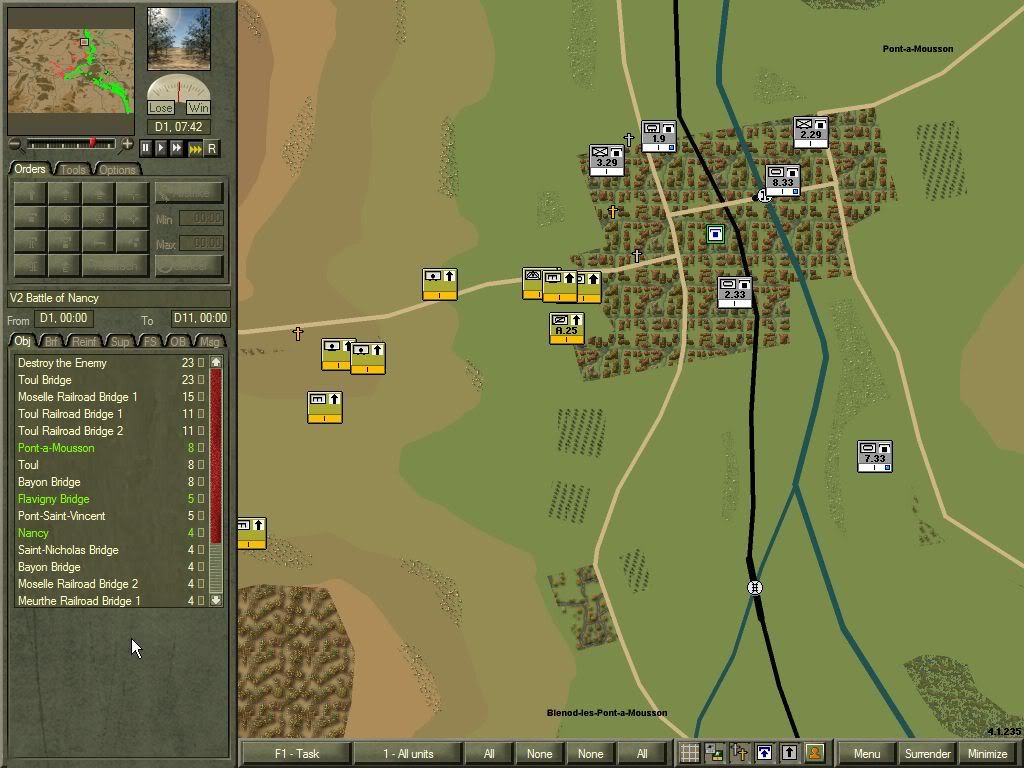This screenshot has width=1024, height=768.
Task: Switch to the OB tab
Action: [x=178, y=342]
